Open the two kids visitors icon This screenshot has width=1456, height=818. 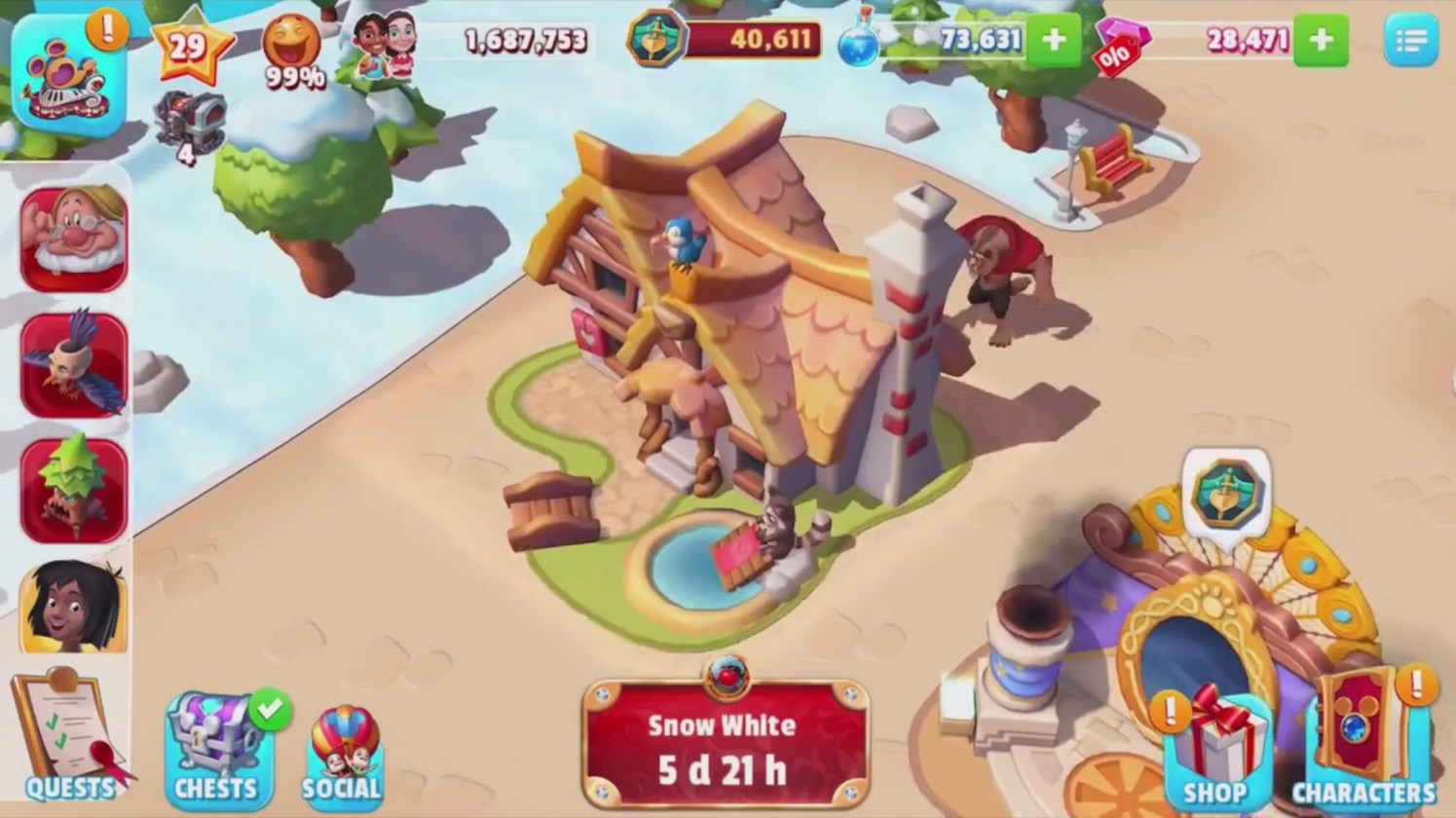[x=385, y=44]
